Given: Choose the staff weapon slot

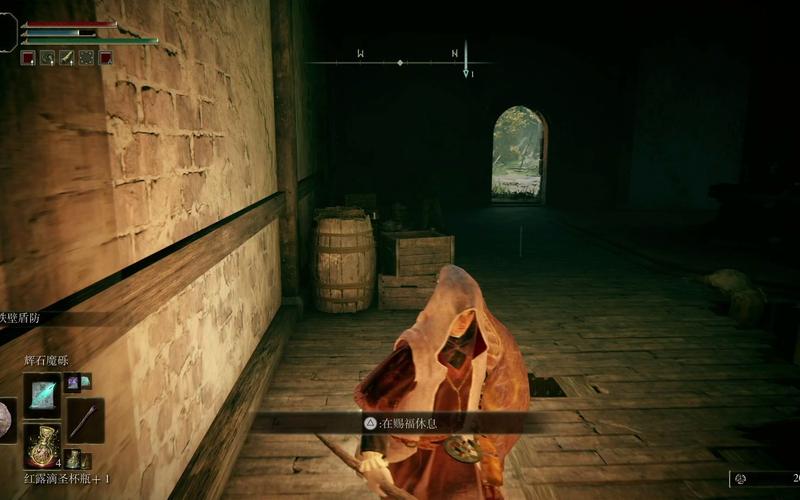Looking at the screenshot, I should point(85,420).
